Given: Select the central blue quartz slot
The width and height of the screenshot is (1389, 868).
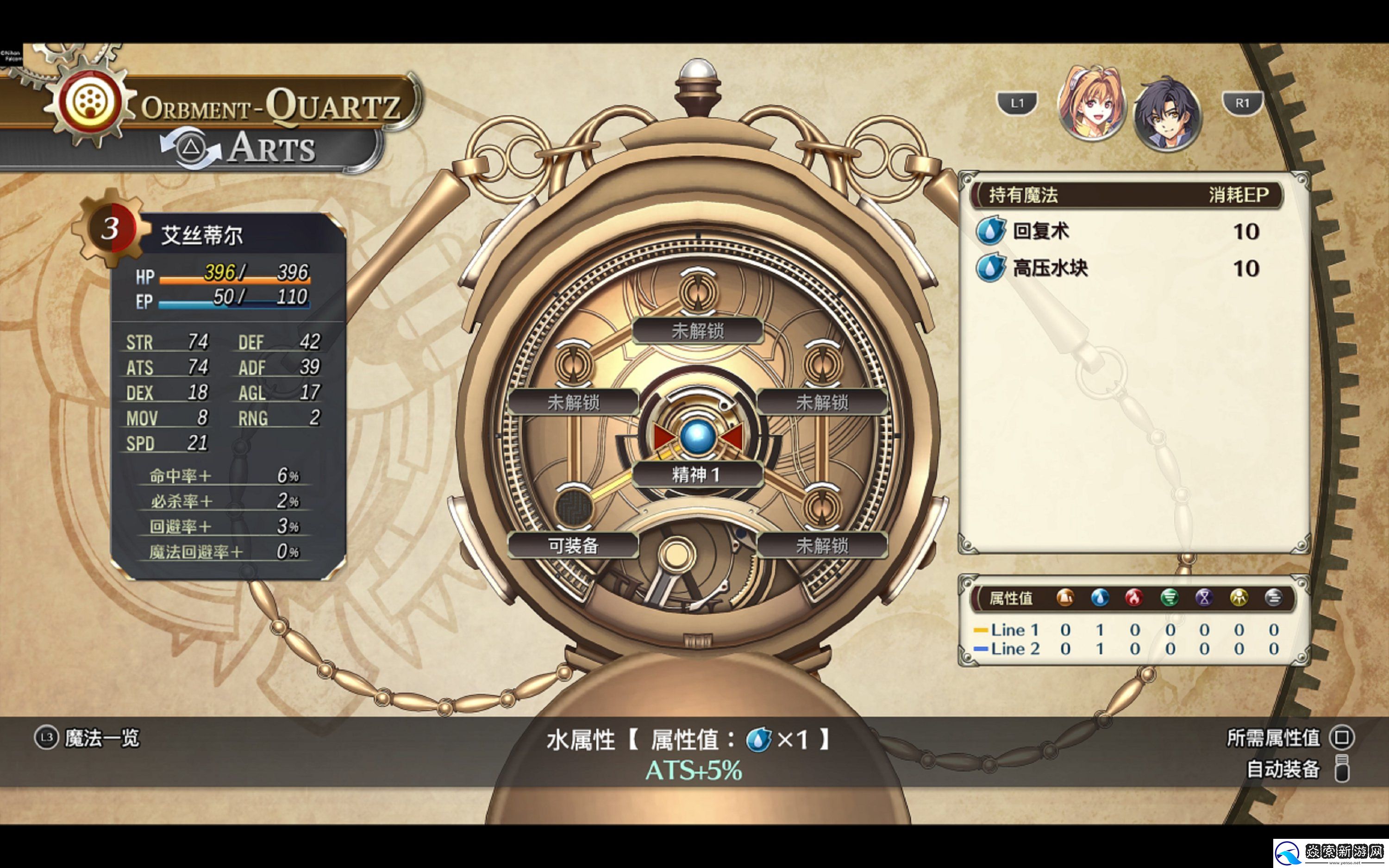Looking at the screenshot, I should (697, 437).
